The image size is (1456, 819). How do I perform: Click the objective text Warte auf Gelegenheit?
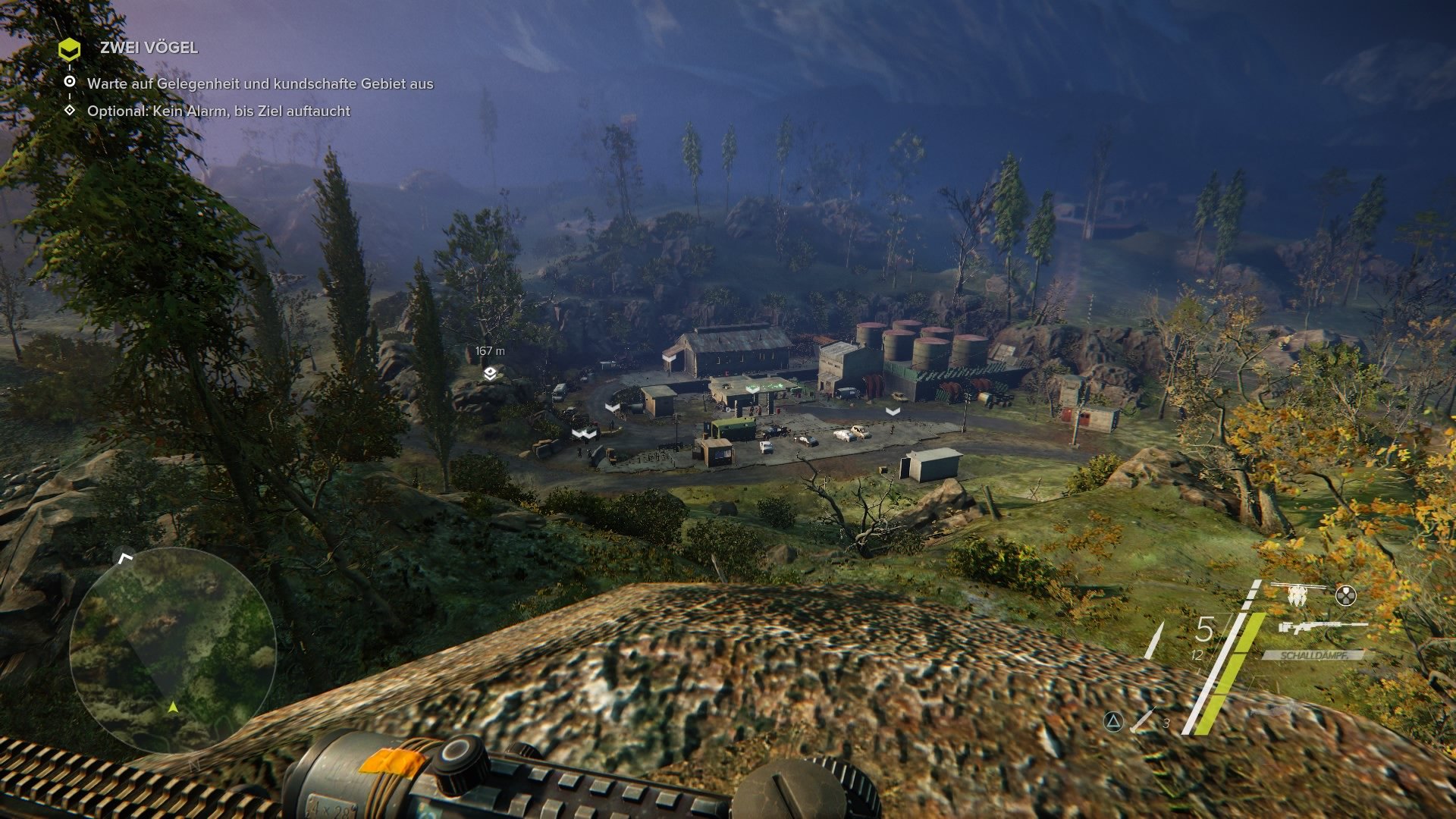click(x=262, y=86)
